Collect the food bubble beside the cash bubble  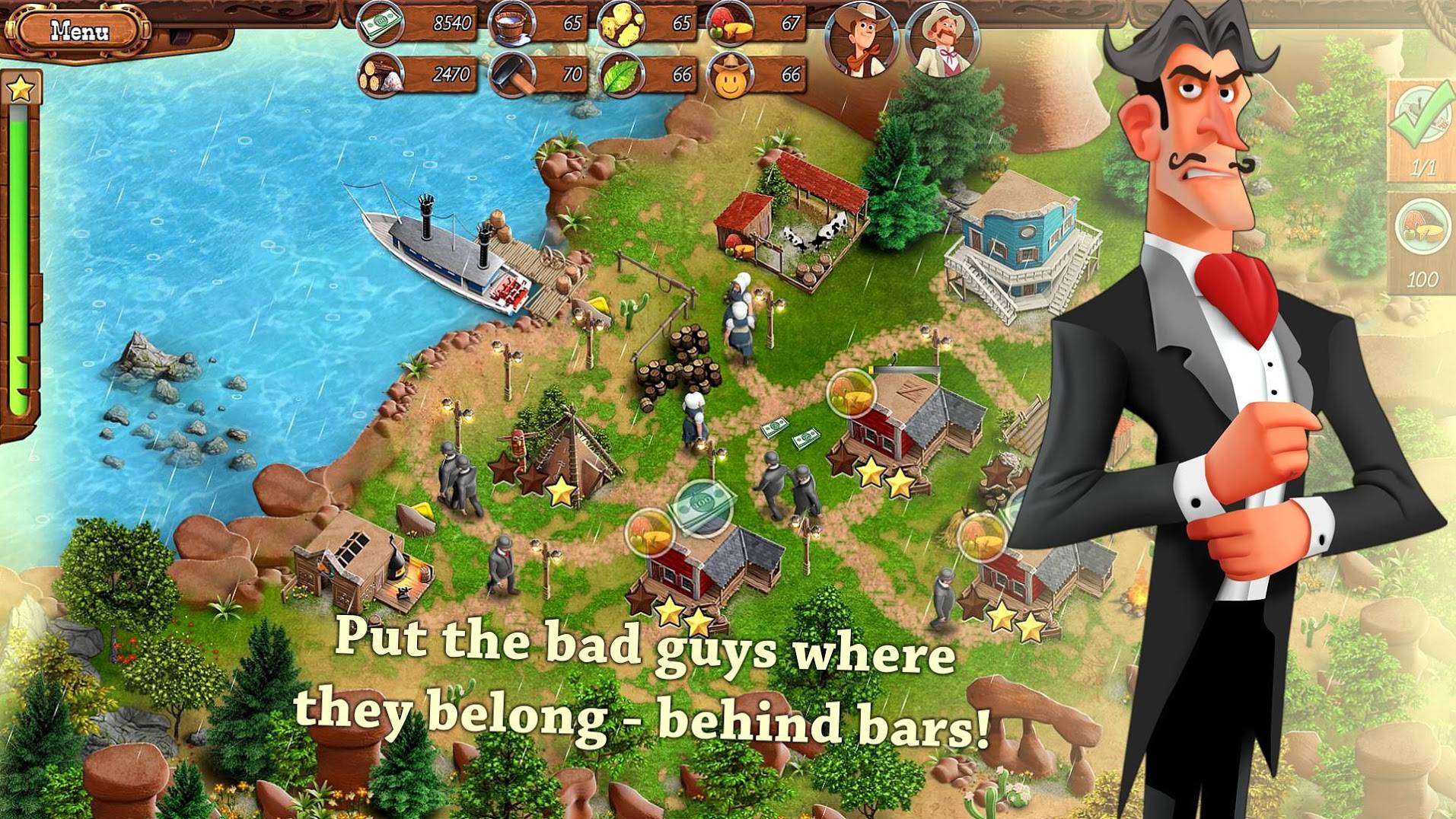click(649, 532)
